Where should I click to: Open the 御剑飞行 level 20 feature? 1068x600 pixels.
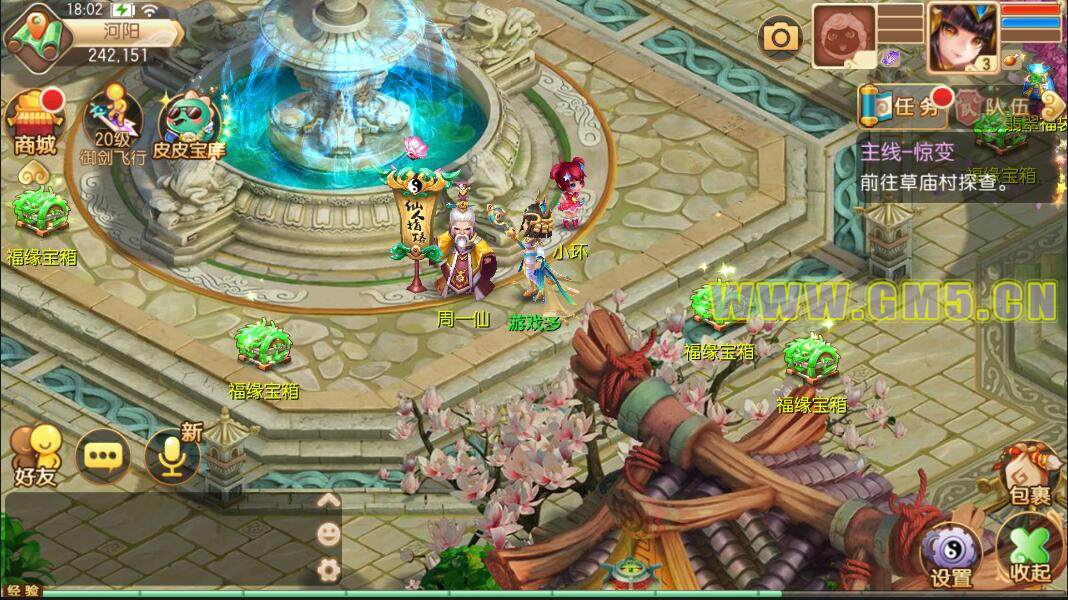pos(113,124)
